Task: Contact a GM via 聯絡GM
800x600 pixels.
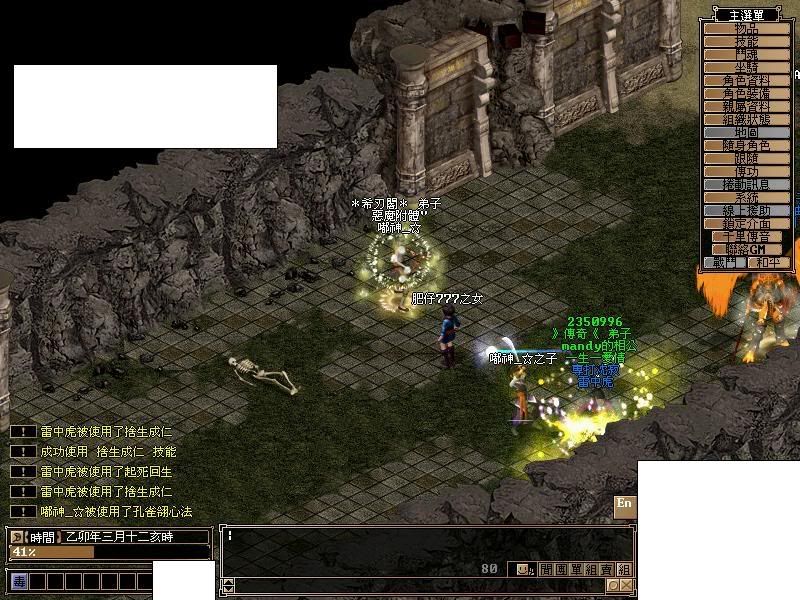Action: click(x=747, y=249)
